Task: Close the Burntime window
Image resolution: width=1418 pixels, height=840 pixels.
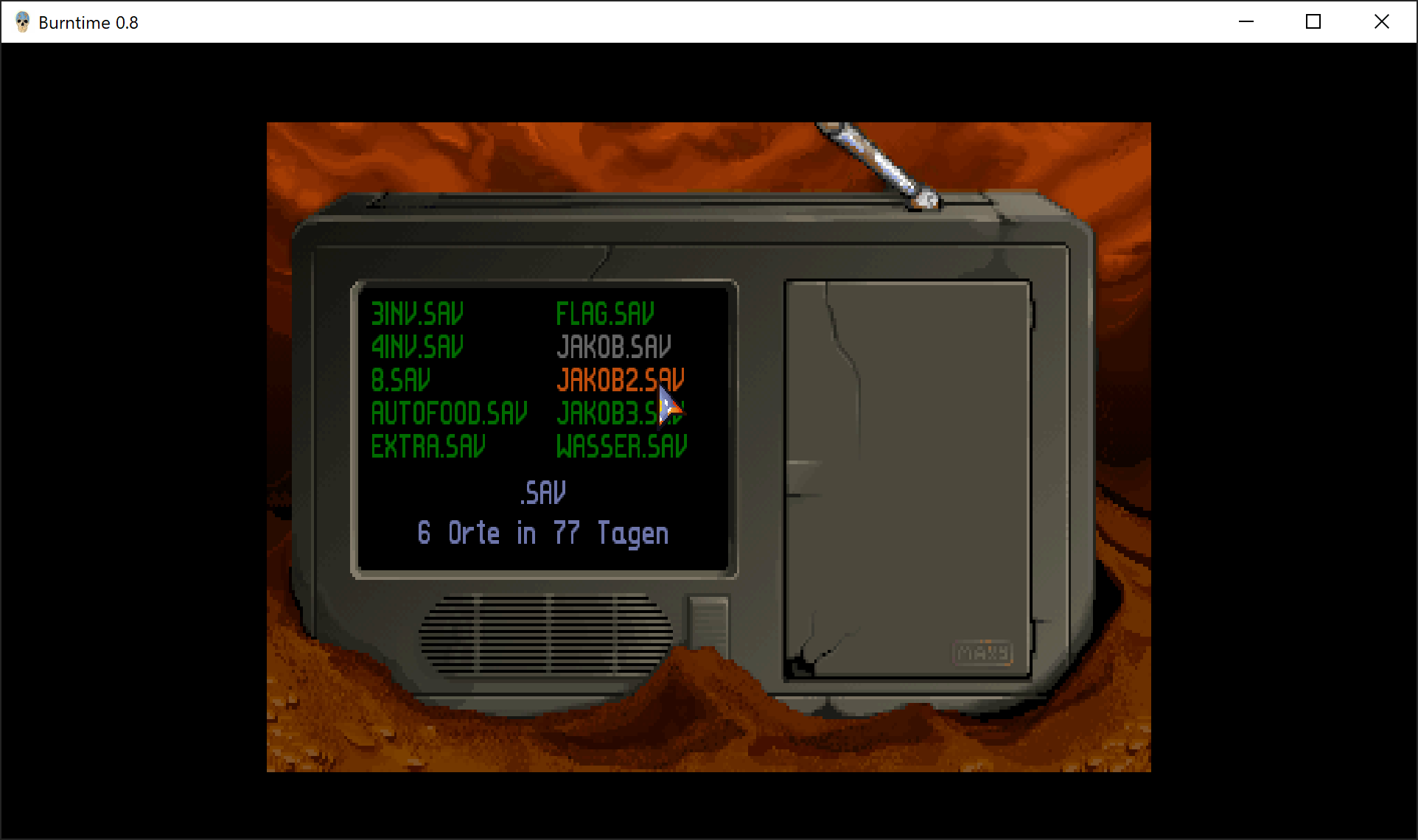Action: (x=1382, y=22)
